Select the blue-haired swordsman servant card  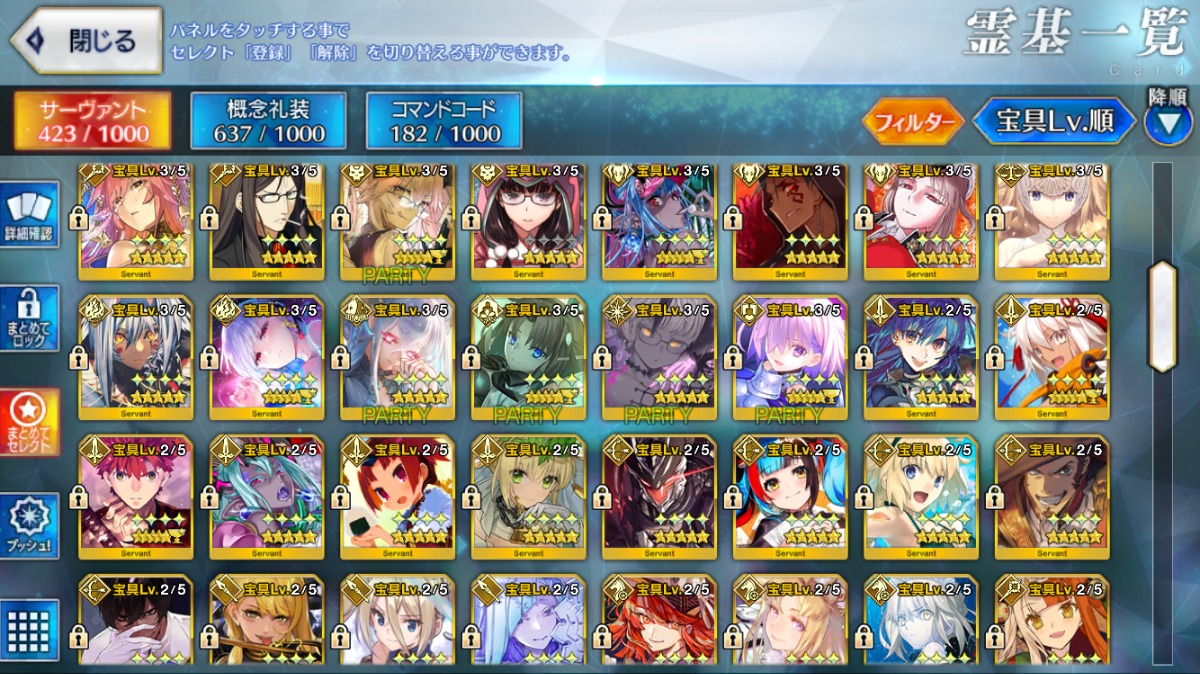pos(921,356)
